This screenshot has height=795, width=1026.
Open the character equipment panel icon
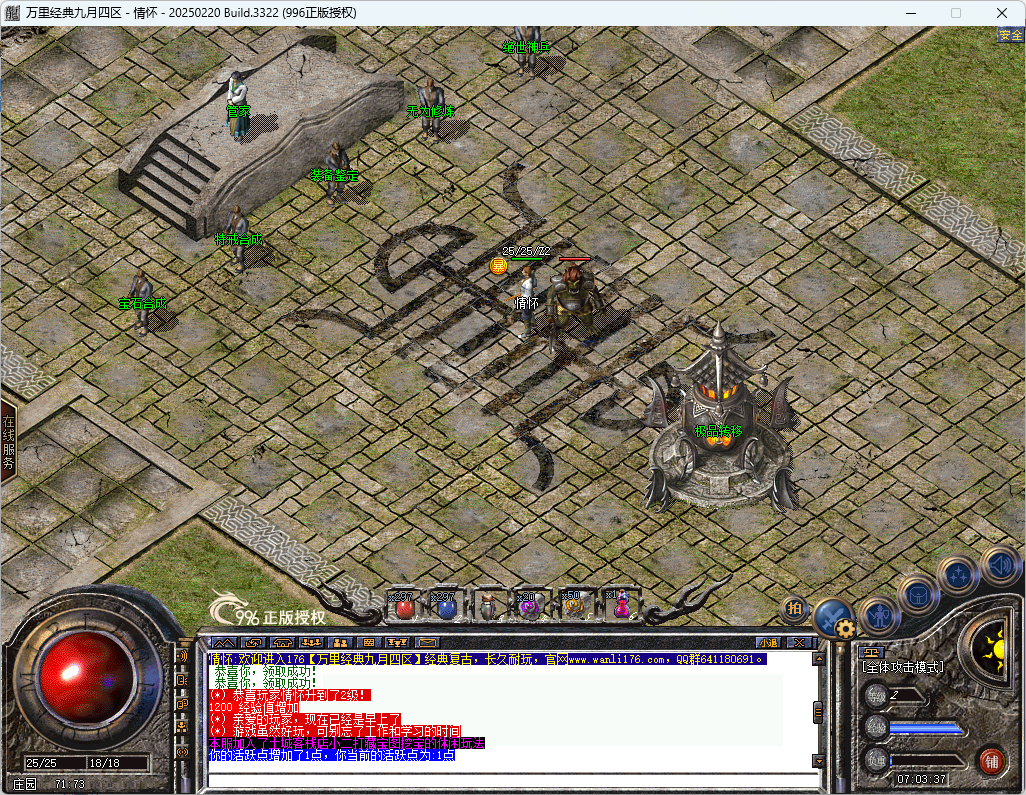click(879, 617)
